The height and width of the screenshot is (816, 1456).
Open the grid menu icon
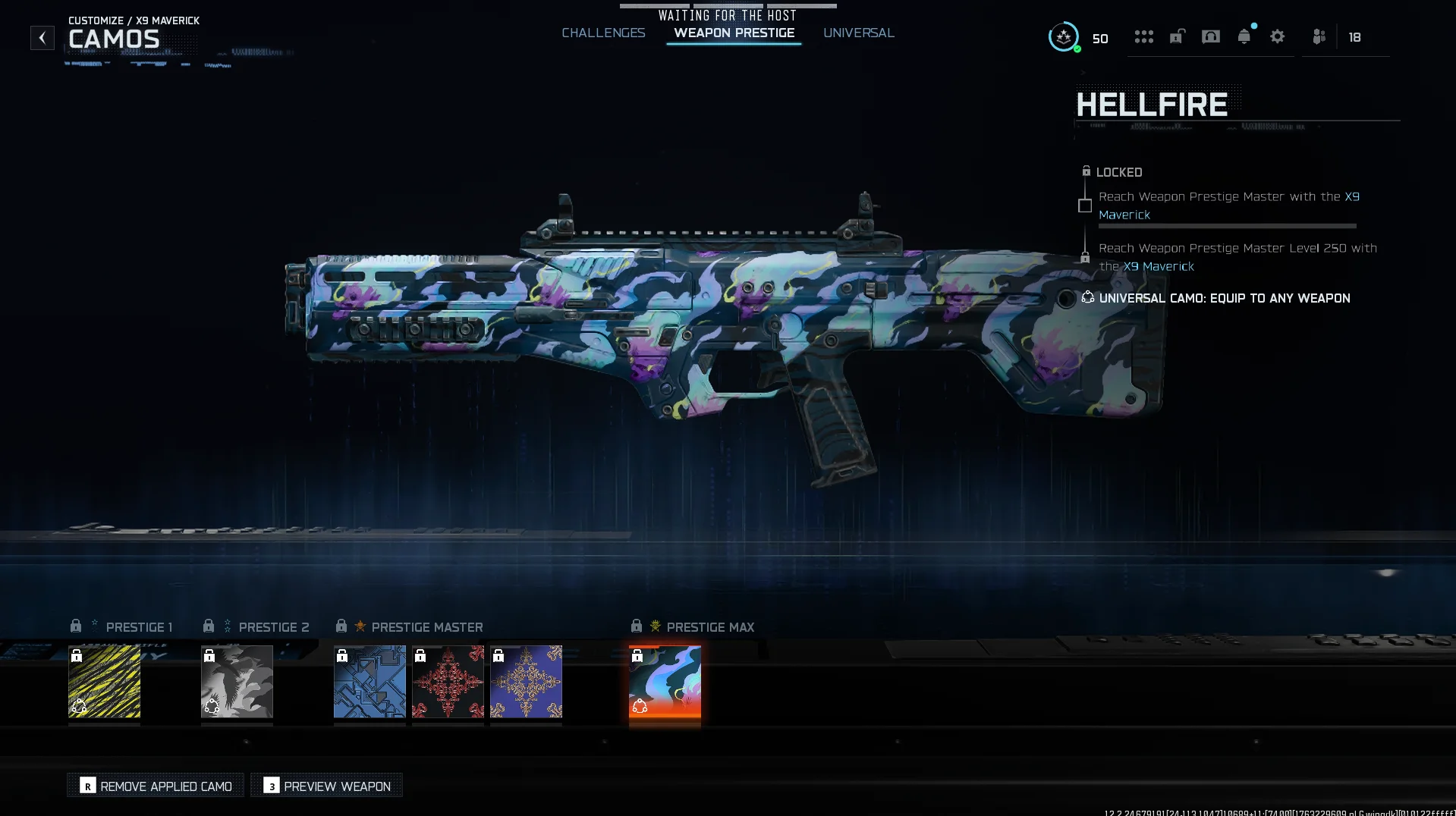click(1143, 36)
